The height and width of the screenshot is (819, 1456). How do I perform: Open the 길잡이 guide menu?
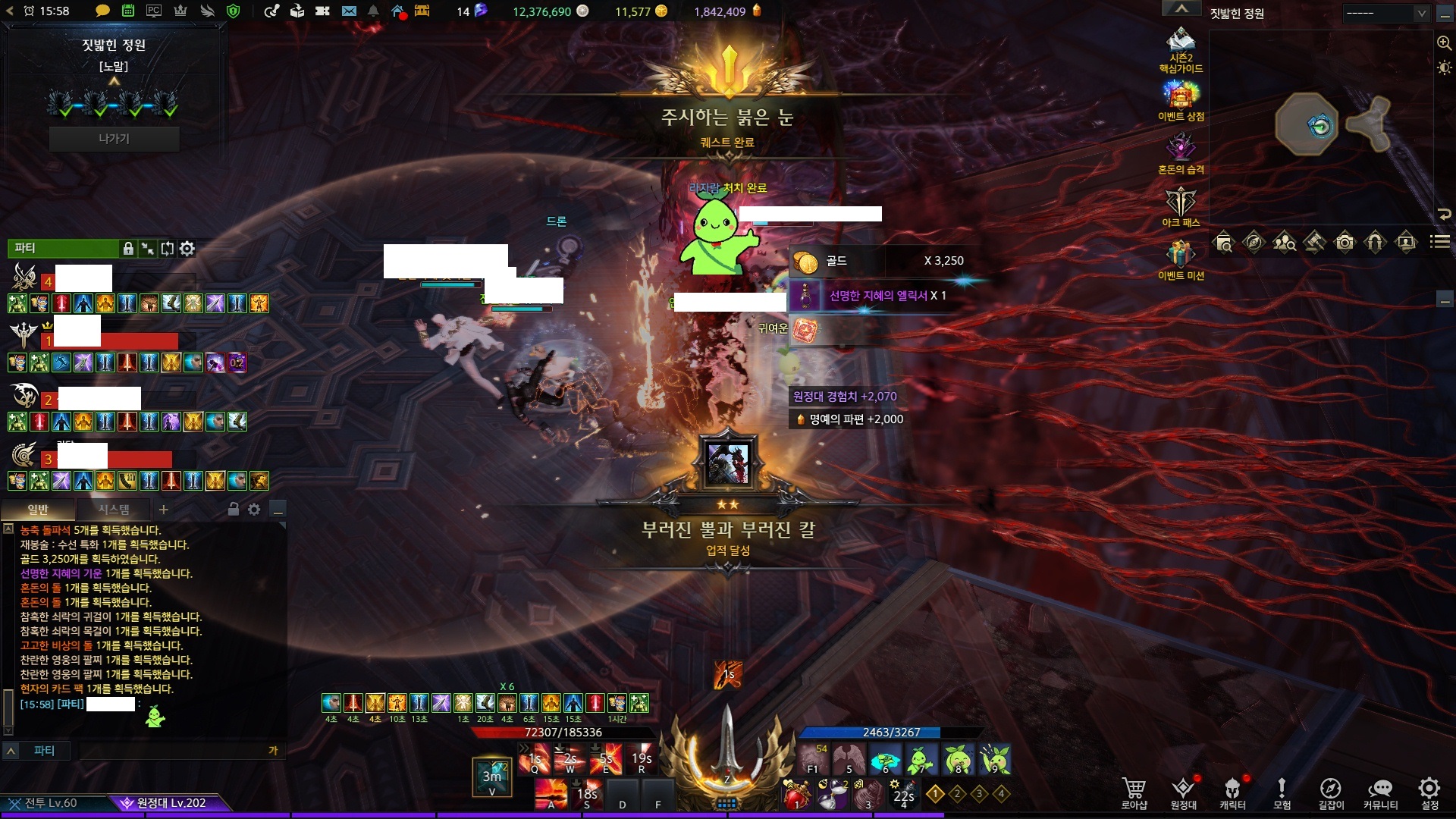click(1331, 792)
